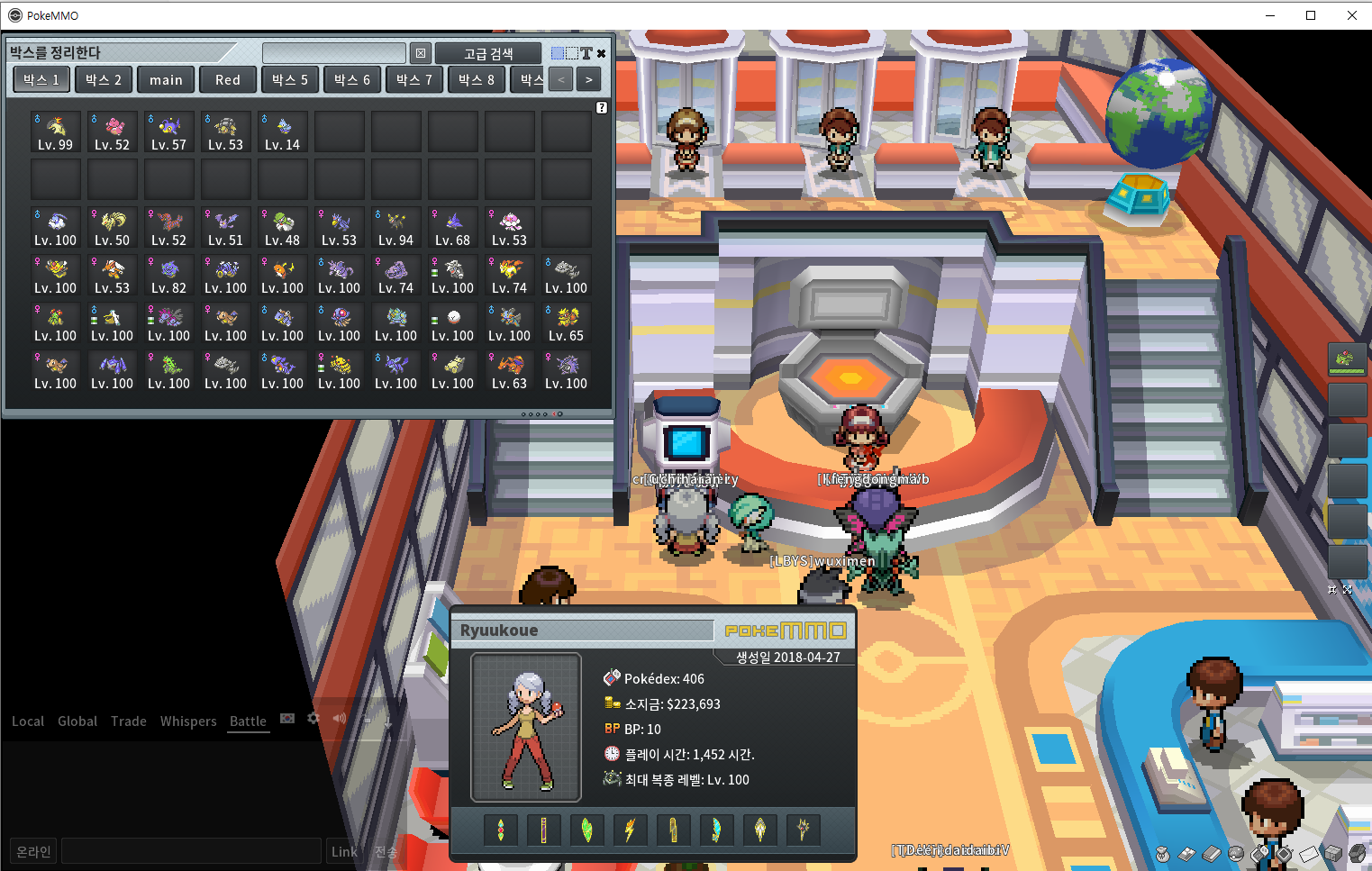The width and height of the screenshot is (1372, 871).
Task: Open the Whispers chat tab
Action: pos(188,721)
